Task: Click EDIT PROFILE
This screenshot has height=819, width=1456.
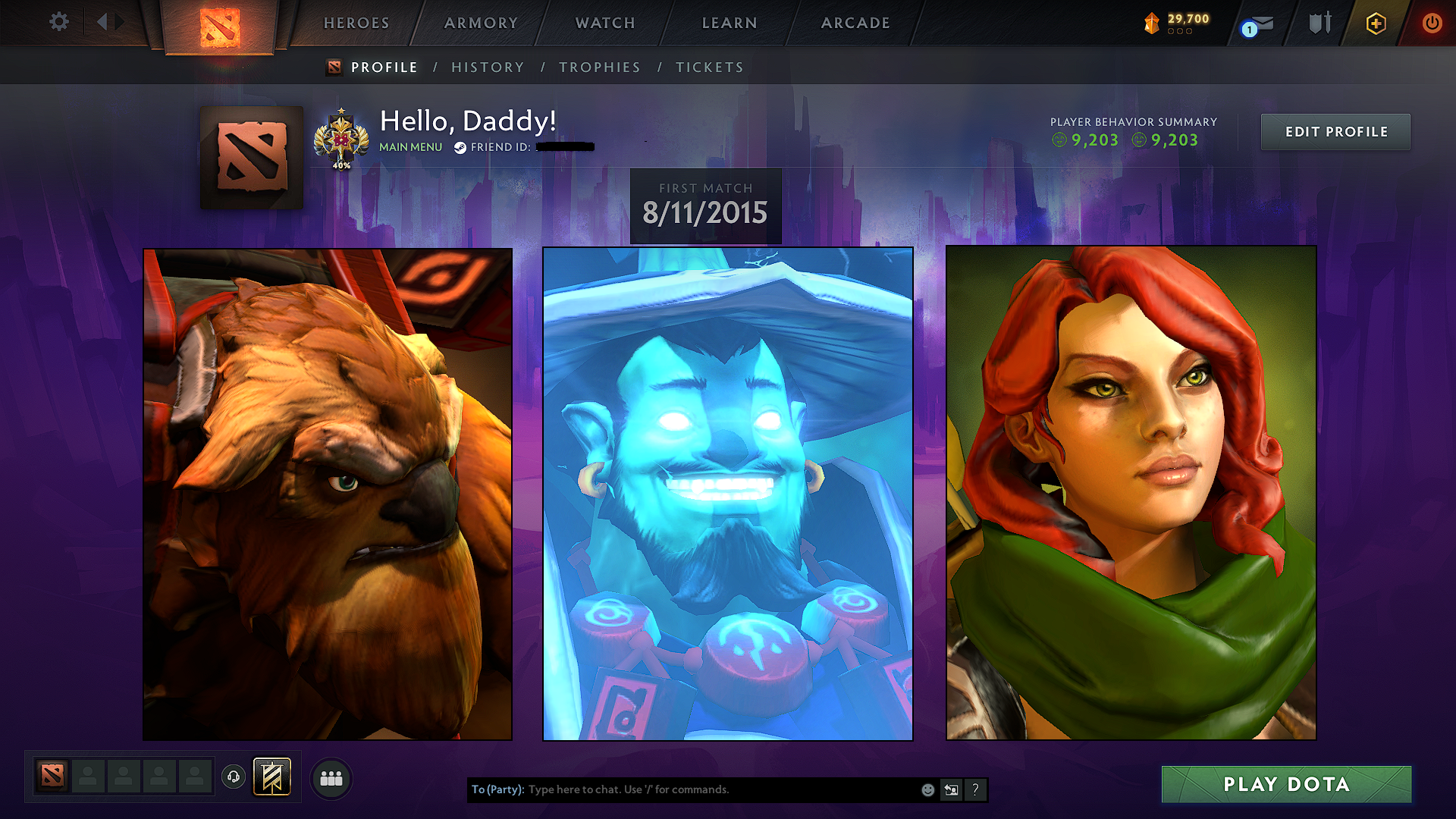Action: 1335,131
